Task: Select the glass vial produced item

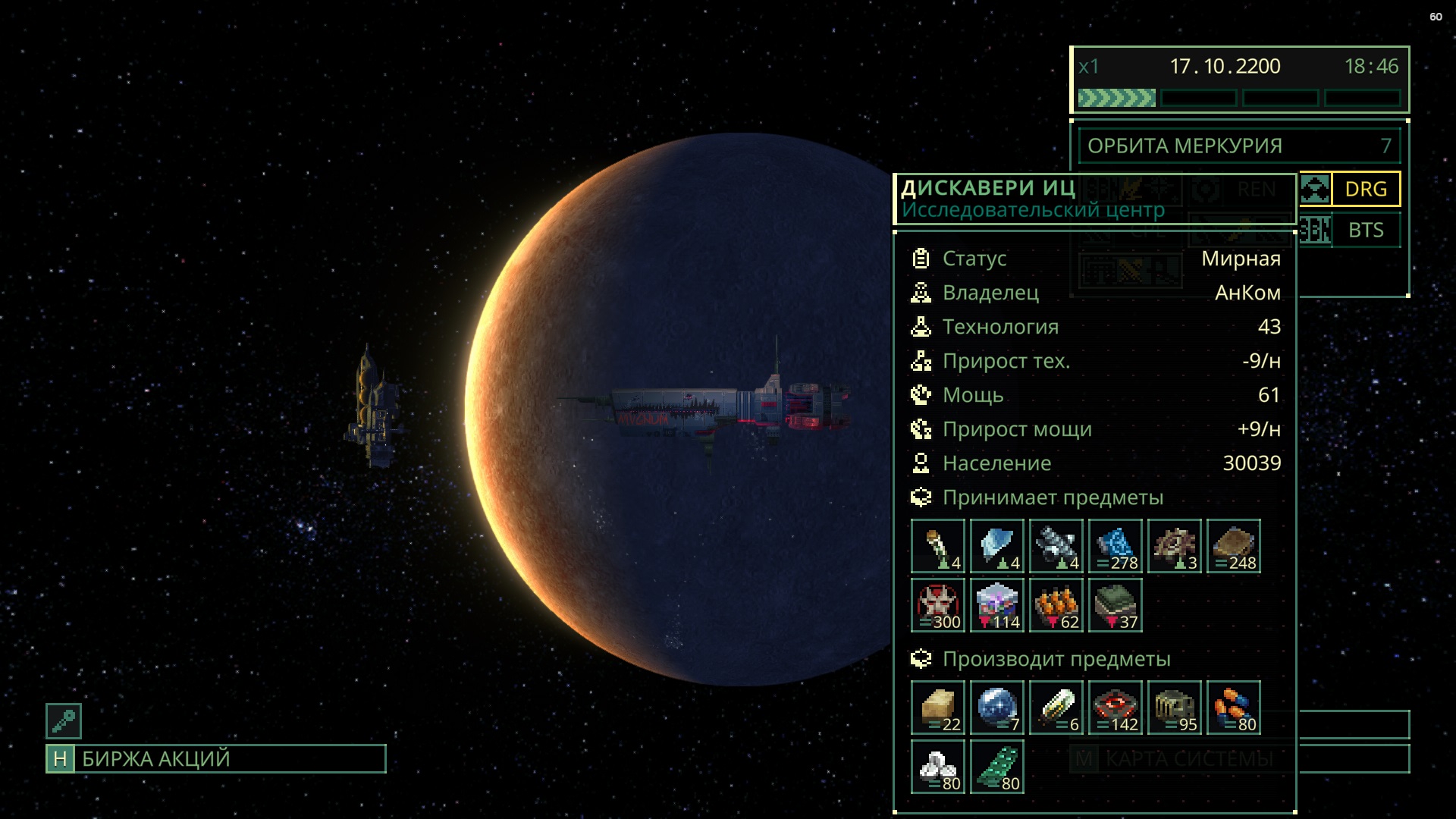Action: (x=1056, y=708)
